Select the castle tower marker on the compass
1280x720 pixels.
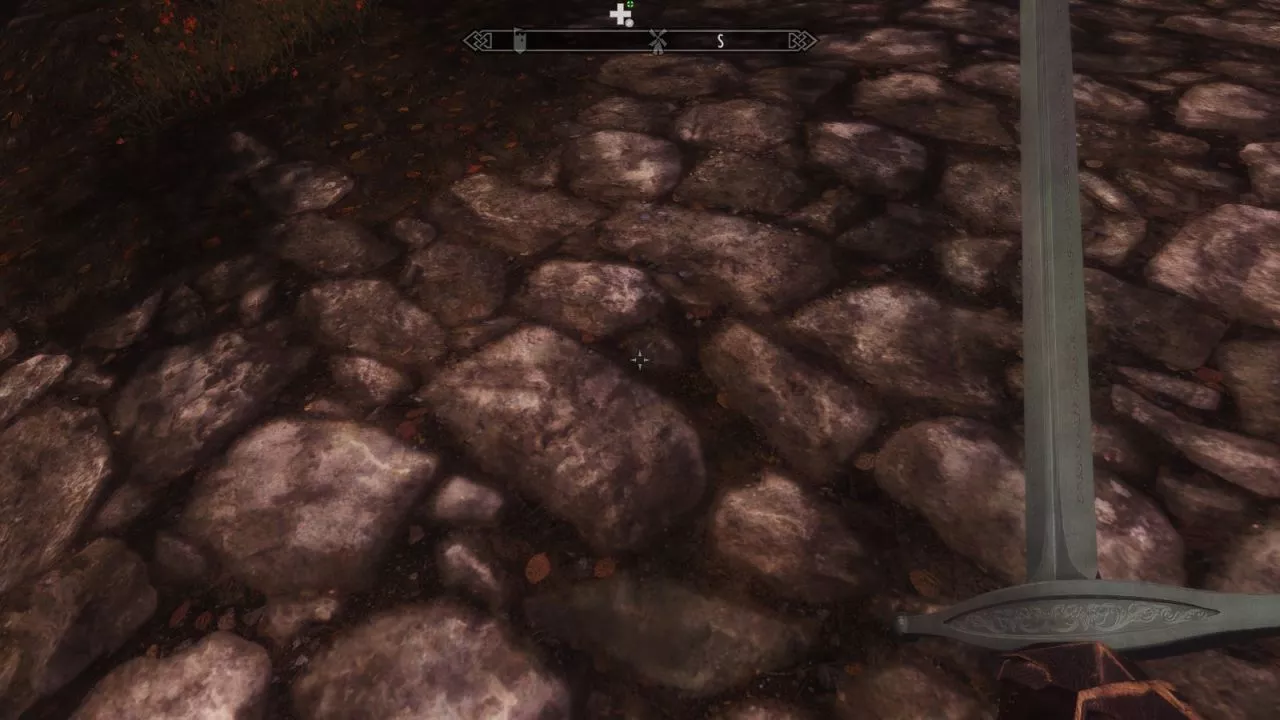[519, 41]
